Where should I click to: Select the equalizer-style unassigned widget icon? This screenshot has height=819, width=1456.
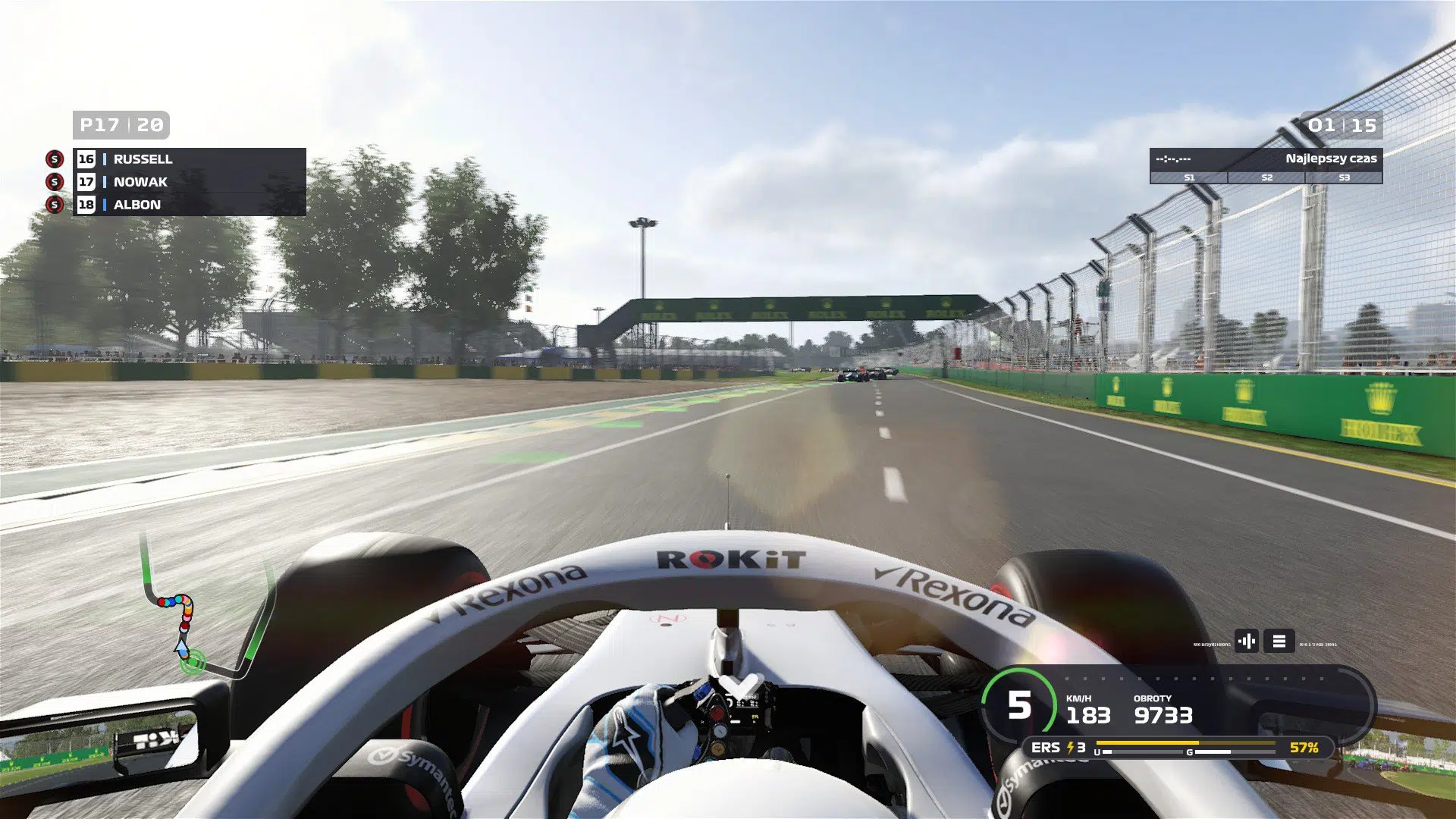pyautogui.click(x=1247, y=641)
